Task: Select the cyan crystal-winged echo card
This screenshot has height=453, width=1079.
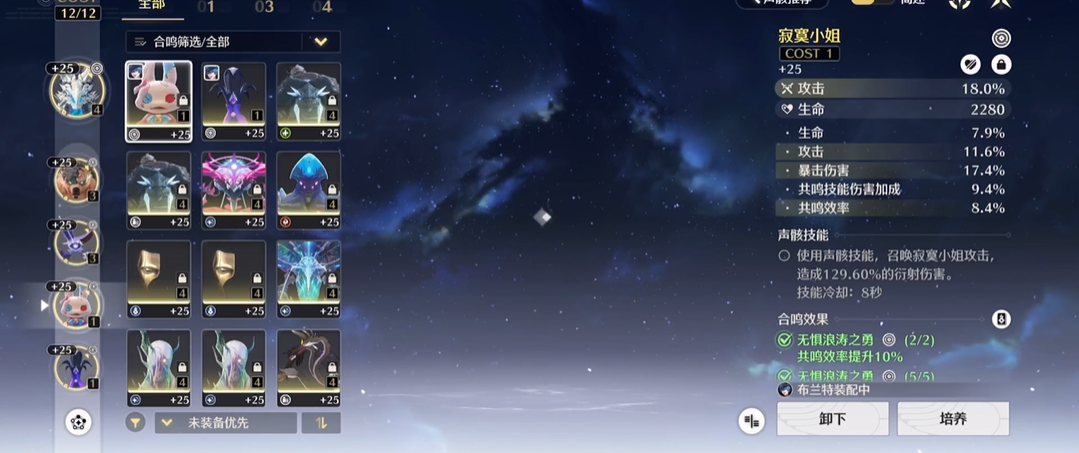Action: tap(308, 279)
